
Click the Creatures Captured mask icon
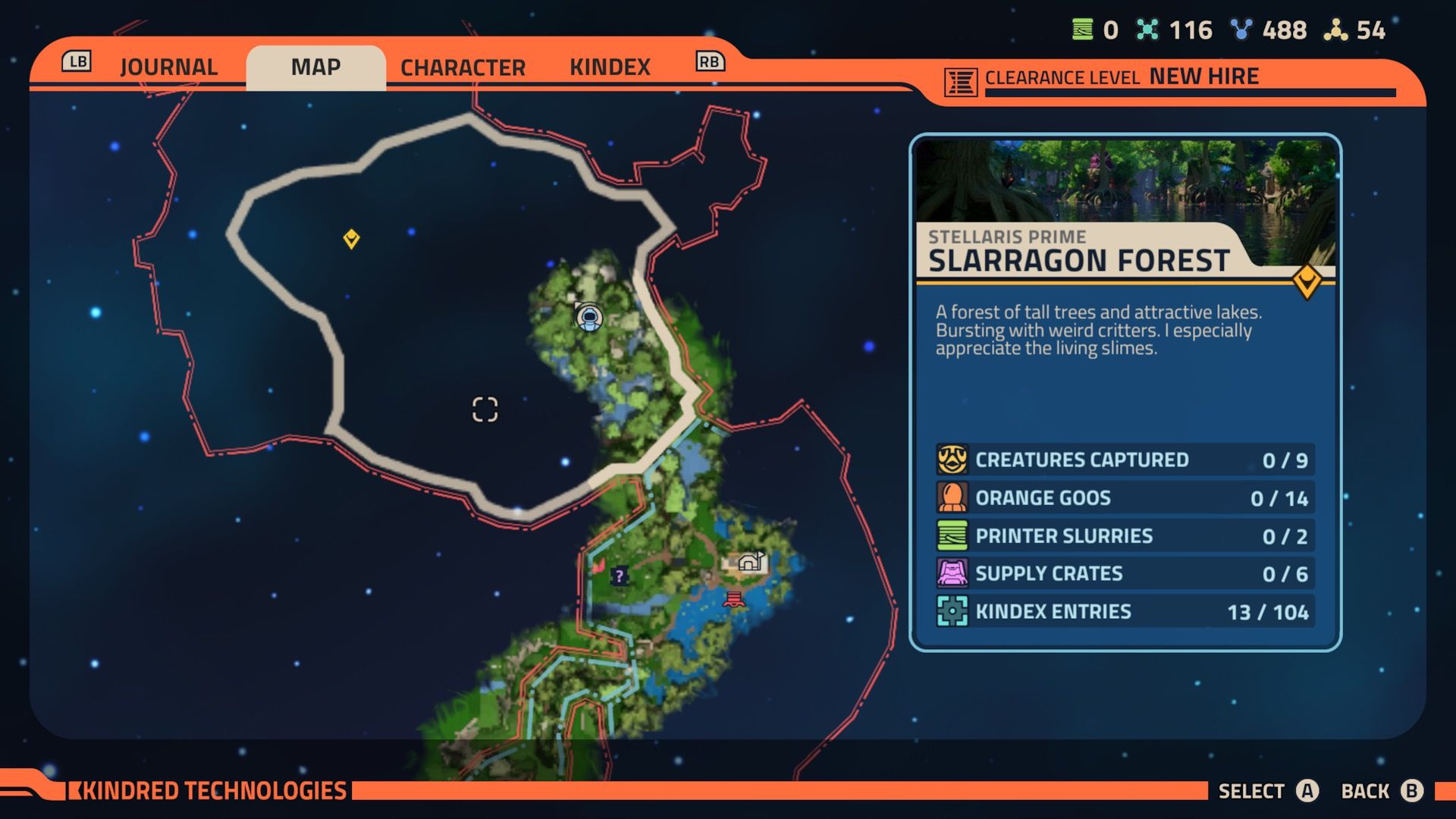[x=952, y=460]
